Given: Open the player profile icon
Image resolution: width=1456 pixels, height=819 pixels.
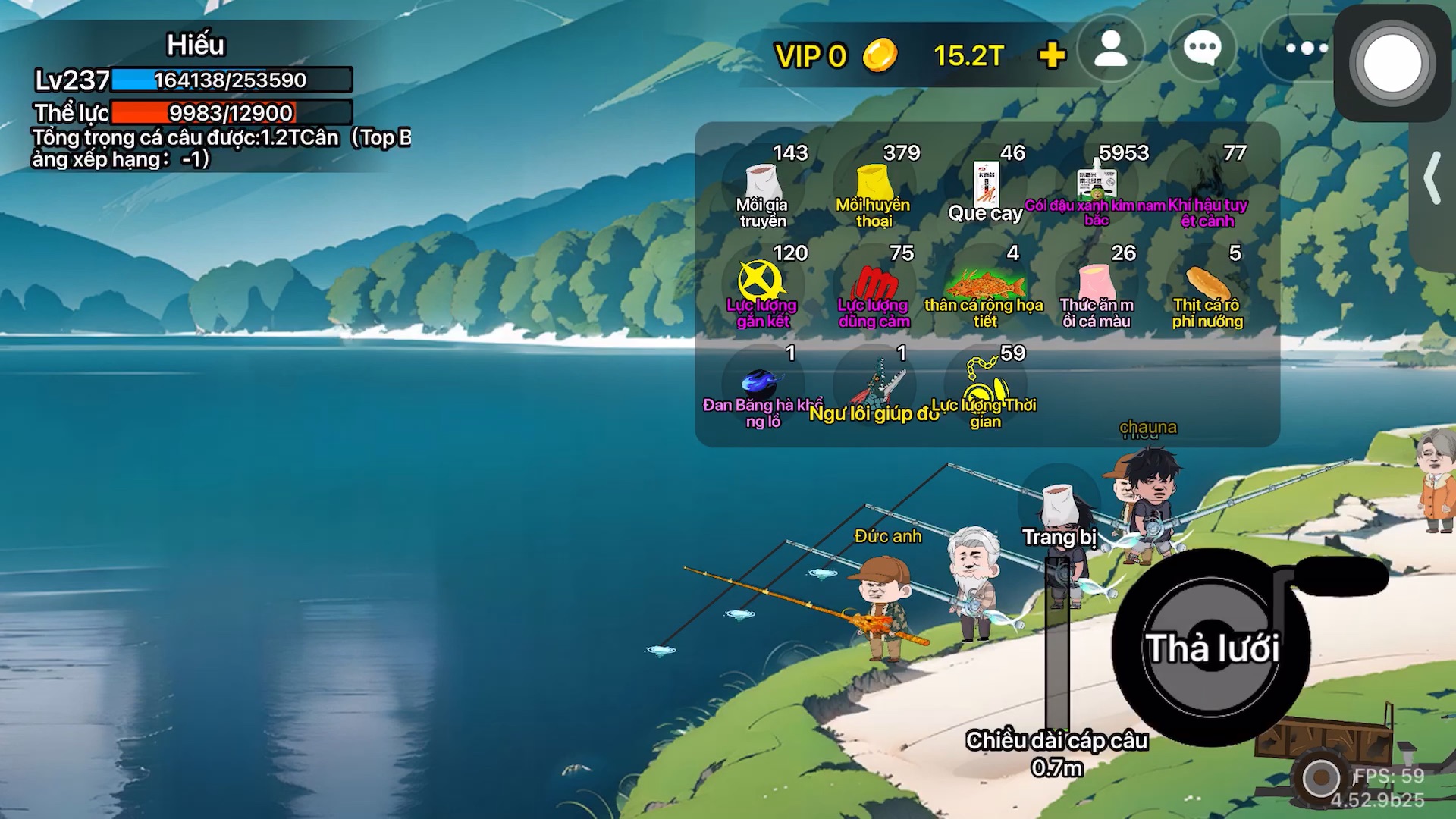Looking at the screenshot, I should (x=1111, y=50).
